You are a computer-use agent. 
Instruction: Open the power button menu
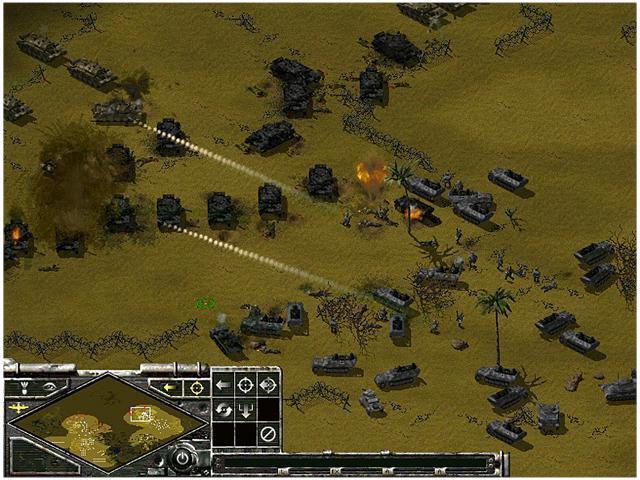183,459
